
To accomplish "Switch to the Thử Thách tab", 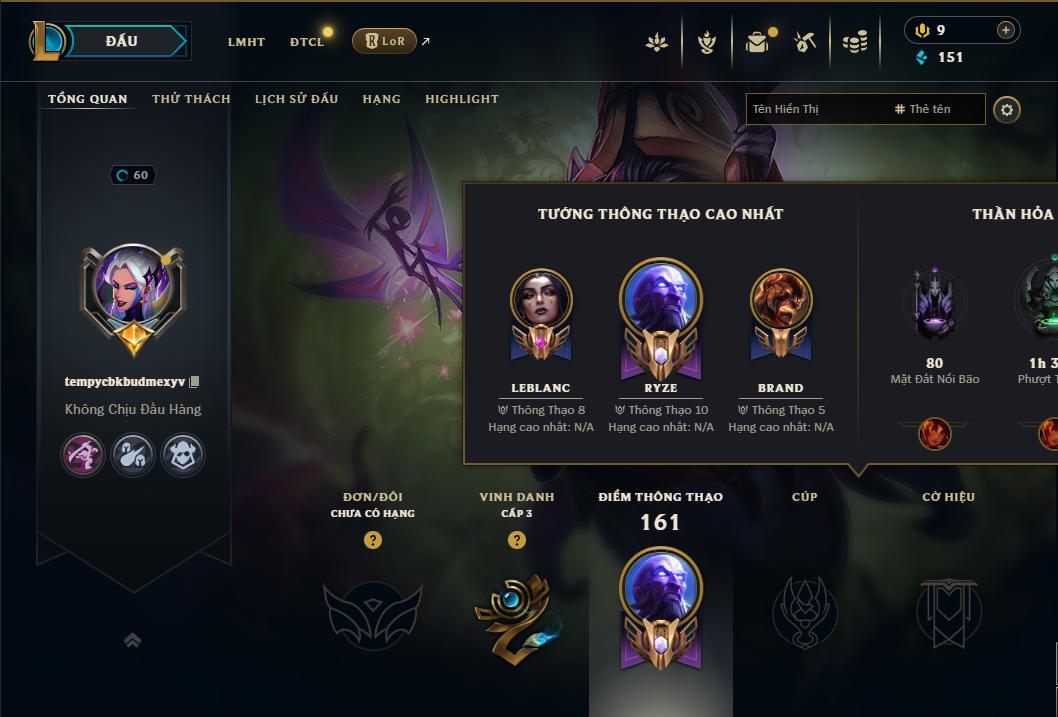I will tap(191, 99).
